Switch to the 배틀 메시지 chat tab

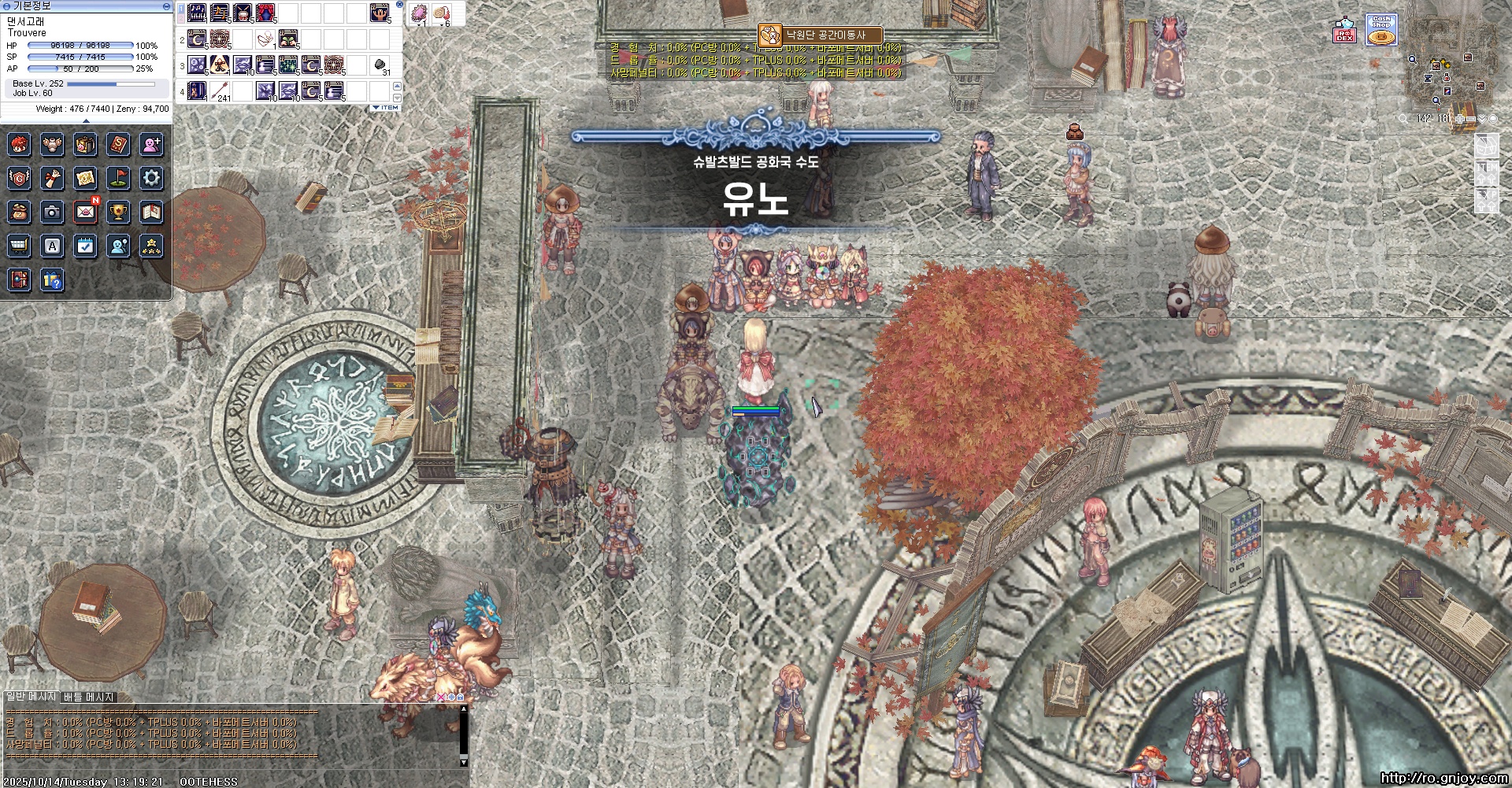coord(88,697)
